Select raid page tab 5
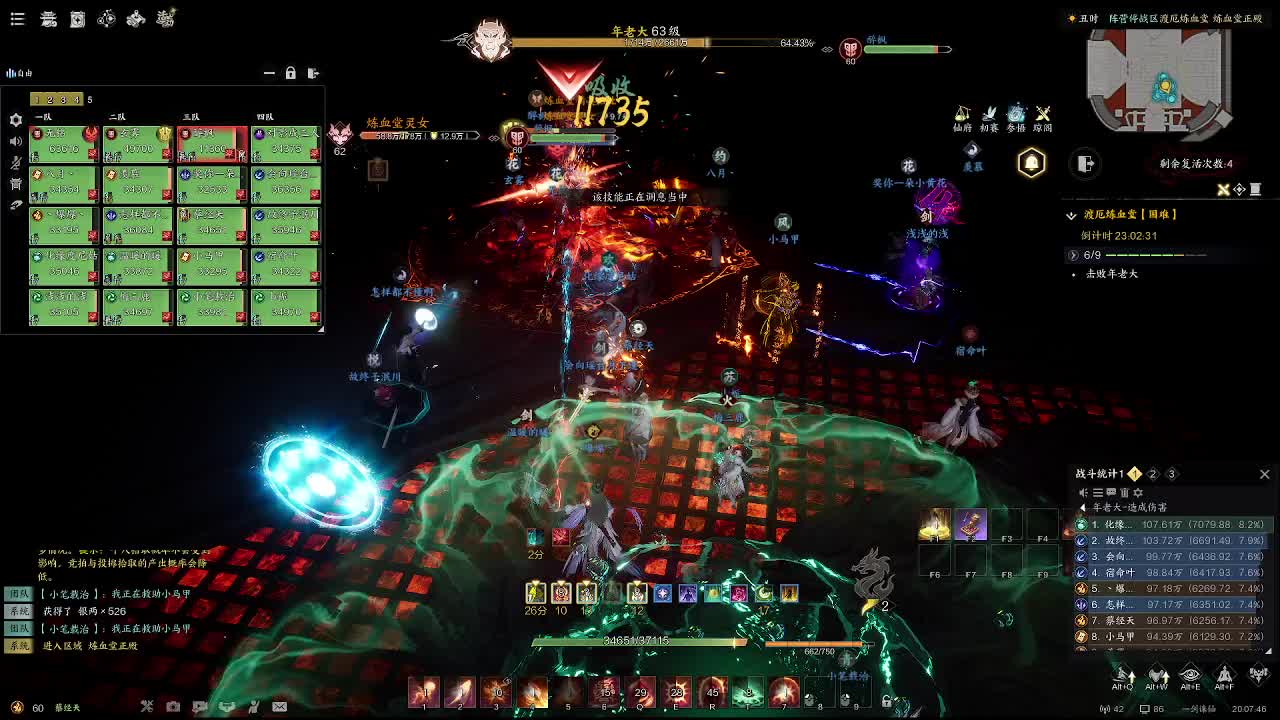 89,99
